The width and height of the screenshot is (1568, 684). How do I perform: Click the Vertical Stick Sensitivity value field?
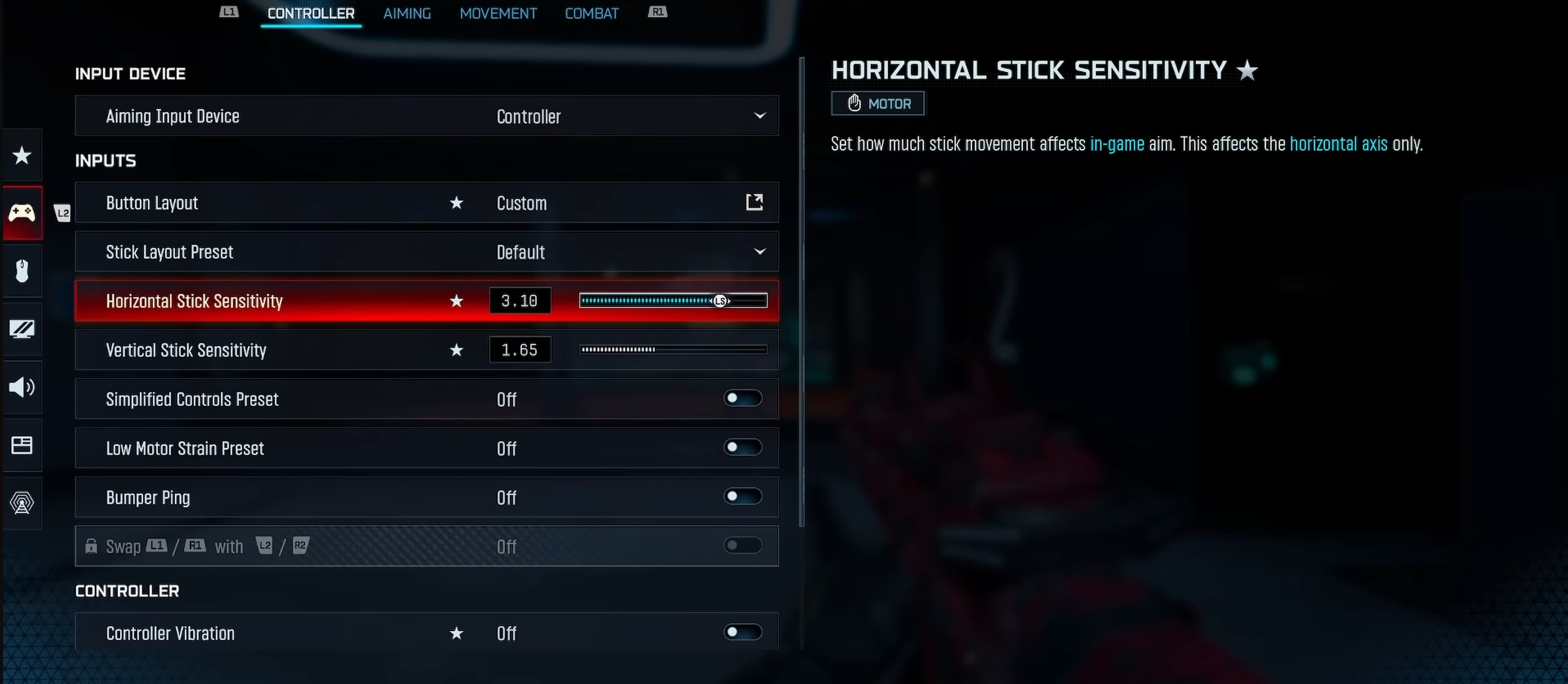pos(520,349)
